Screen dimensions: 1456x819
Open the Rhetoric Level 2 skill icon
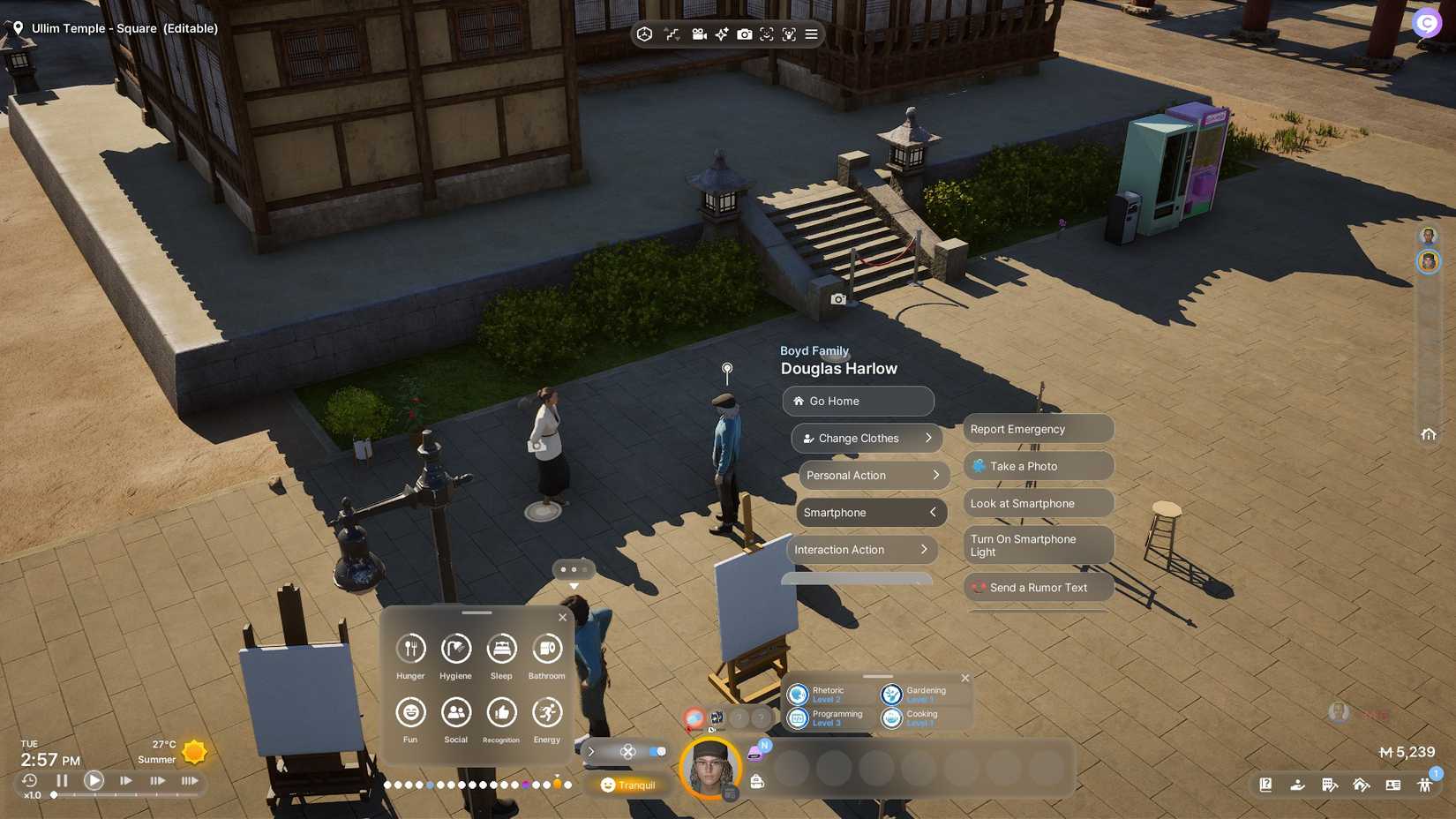[x=799, y=694]
